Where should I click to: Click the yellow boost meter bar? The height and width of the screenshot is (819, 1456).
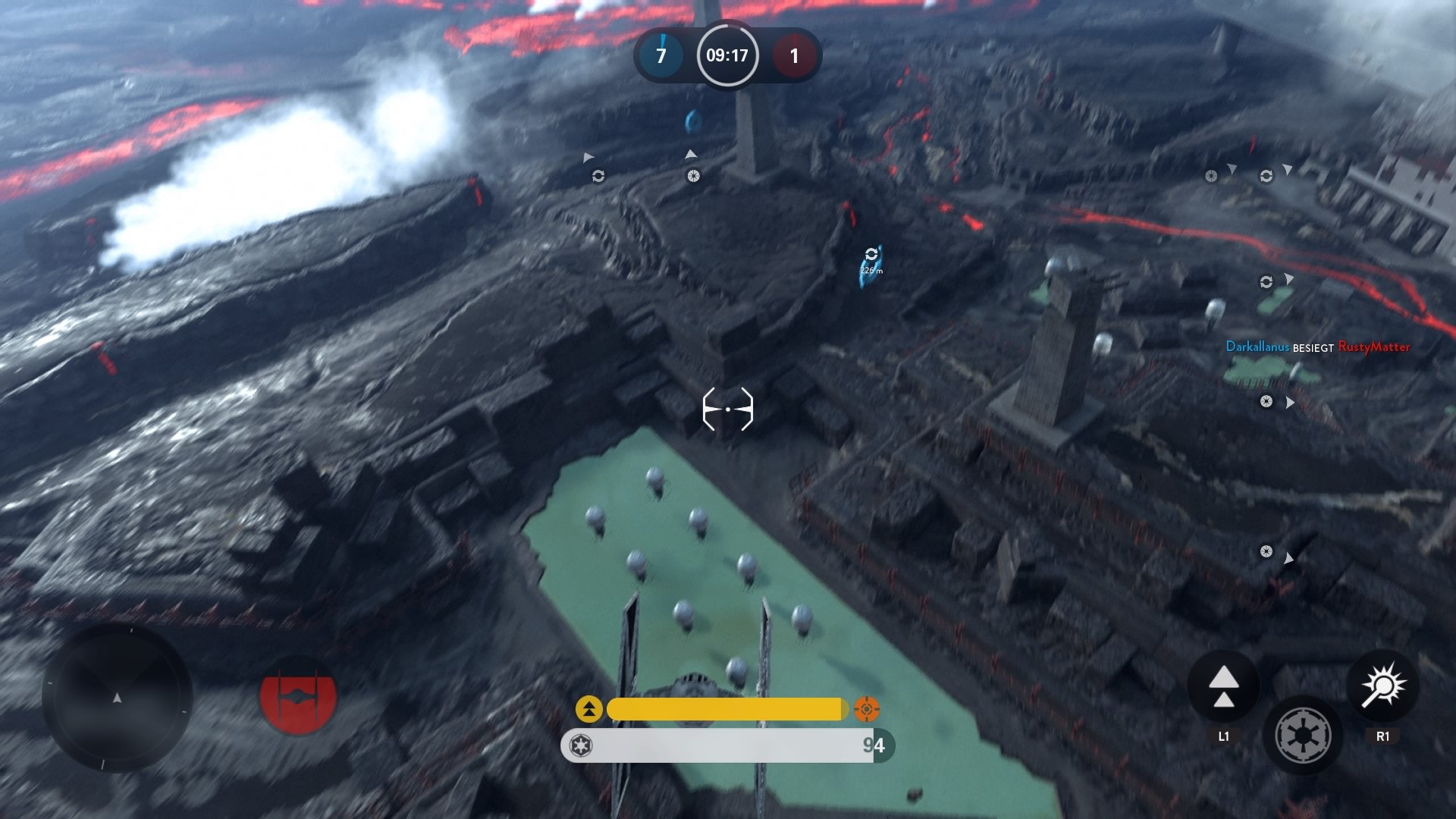[x=728, y=708]
